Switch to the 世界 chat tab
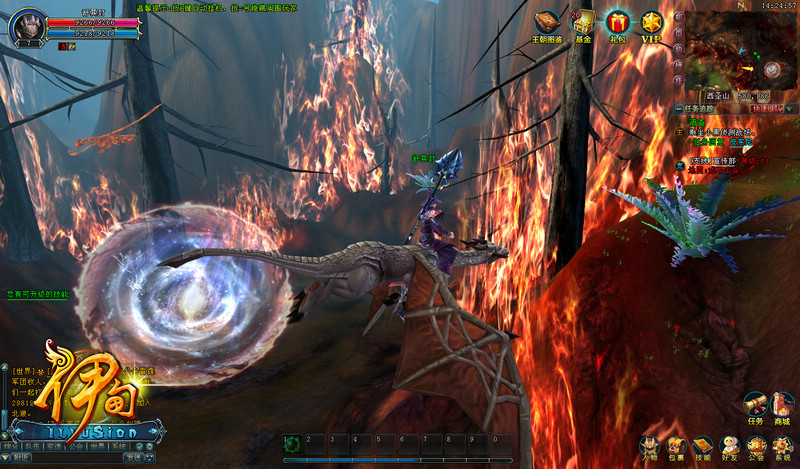Screen dimensions: 800x469 [97, 446]
